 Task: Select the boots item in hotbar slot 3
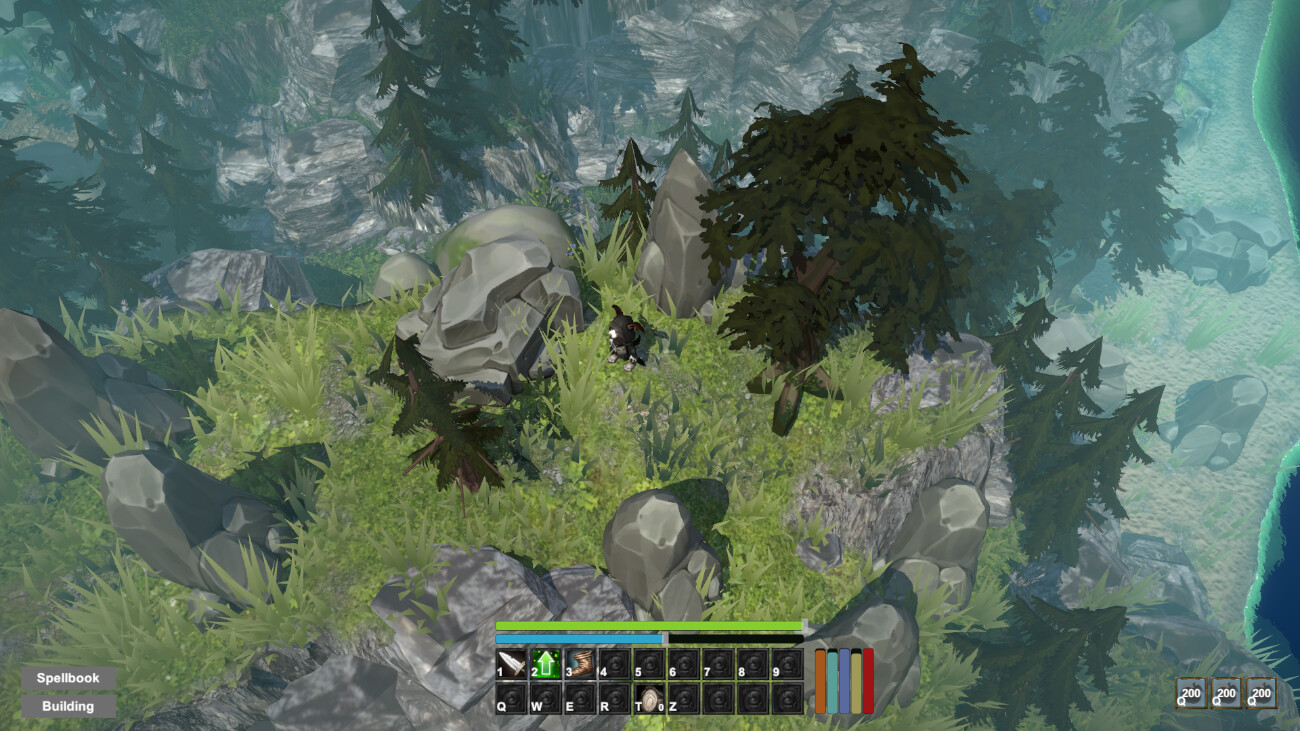tap(578, 664)
